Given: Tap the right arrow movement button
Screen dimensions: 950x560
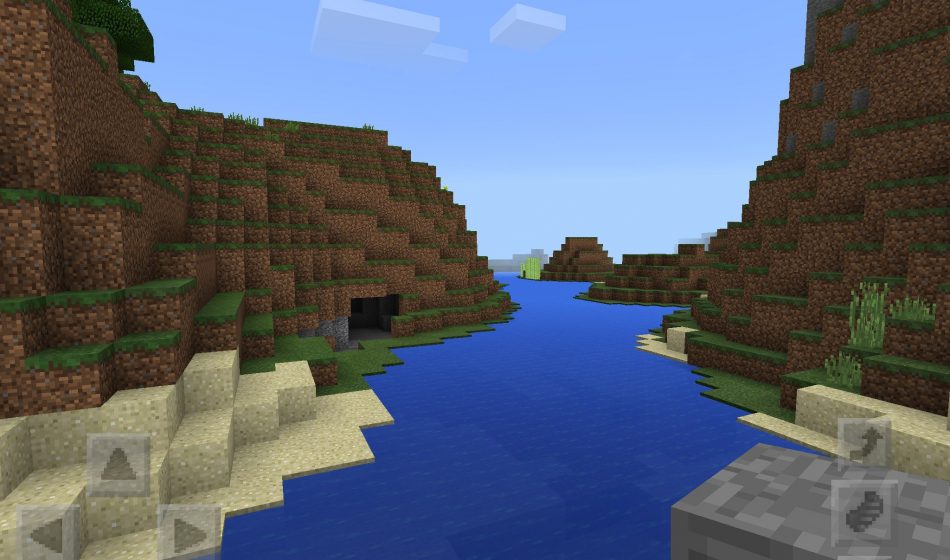Looking at the screenshot, I should pos(189,533).
